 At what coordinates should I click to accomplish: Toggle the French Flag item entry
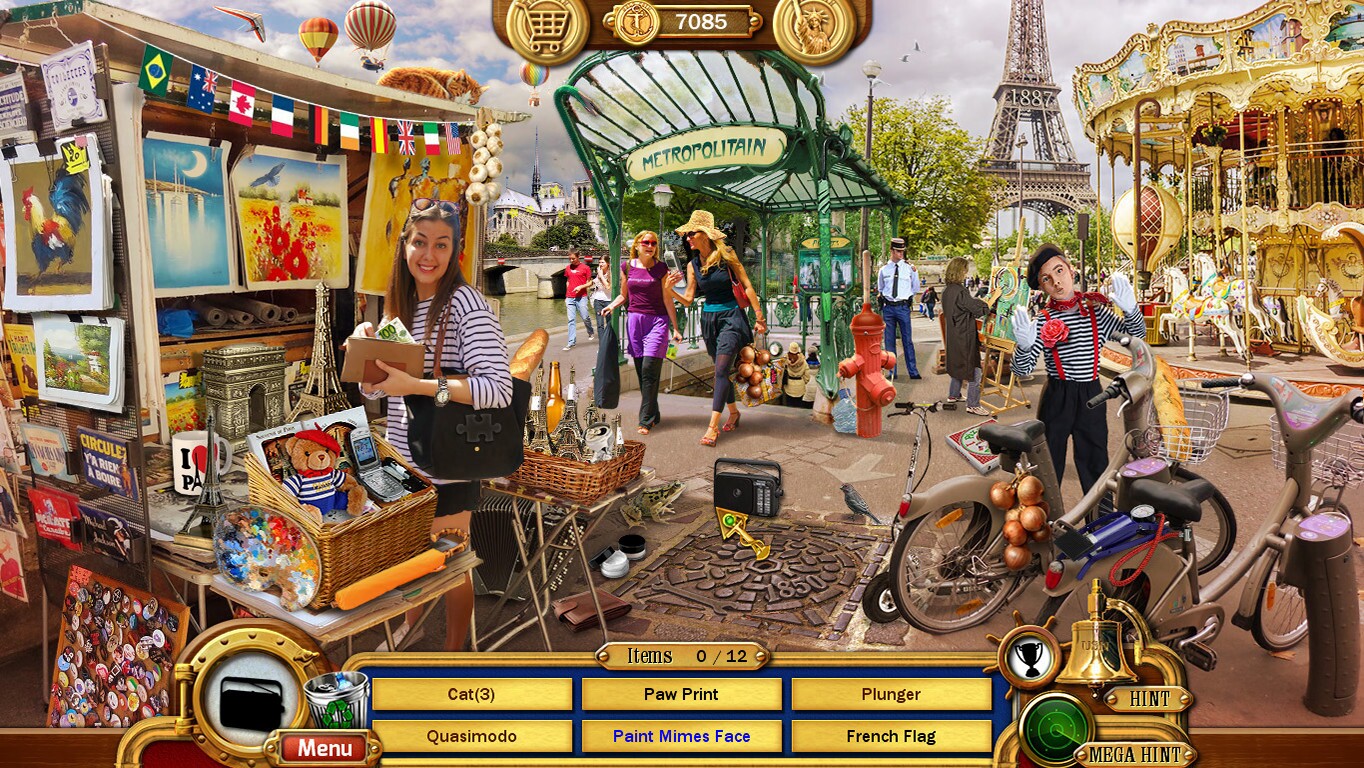point(892,735)
